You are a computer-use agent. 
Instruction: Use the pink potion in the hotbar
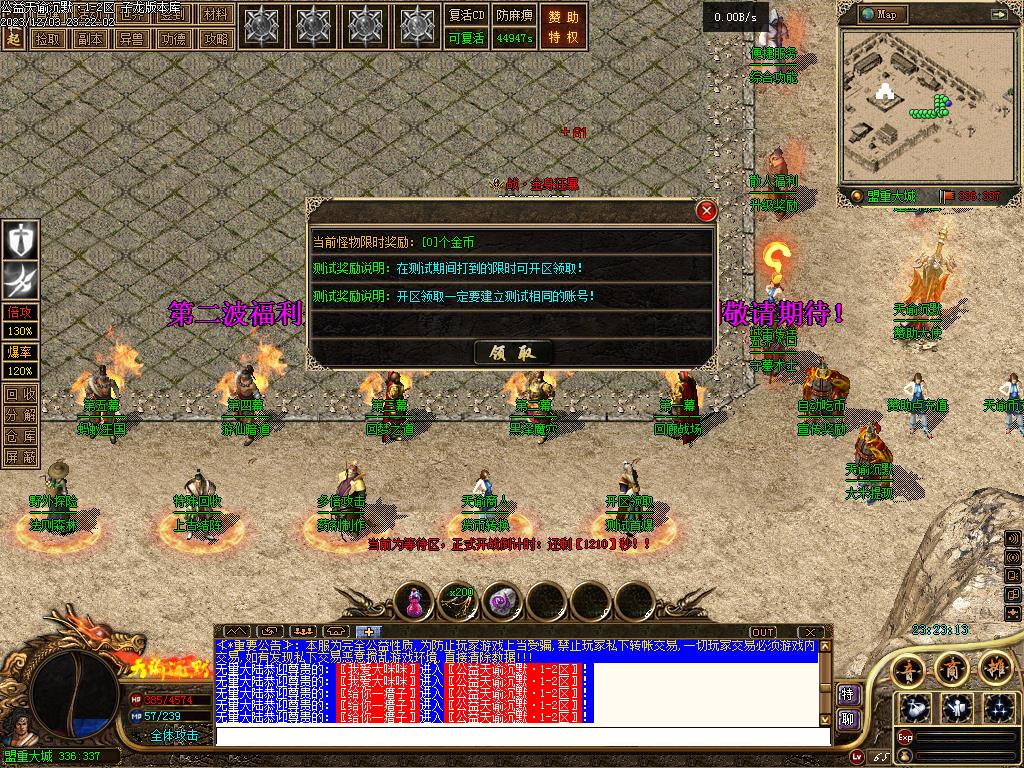tap(414, 602)
